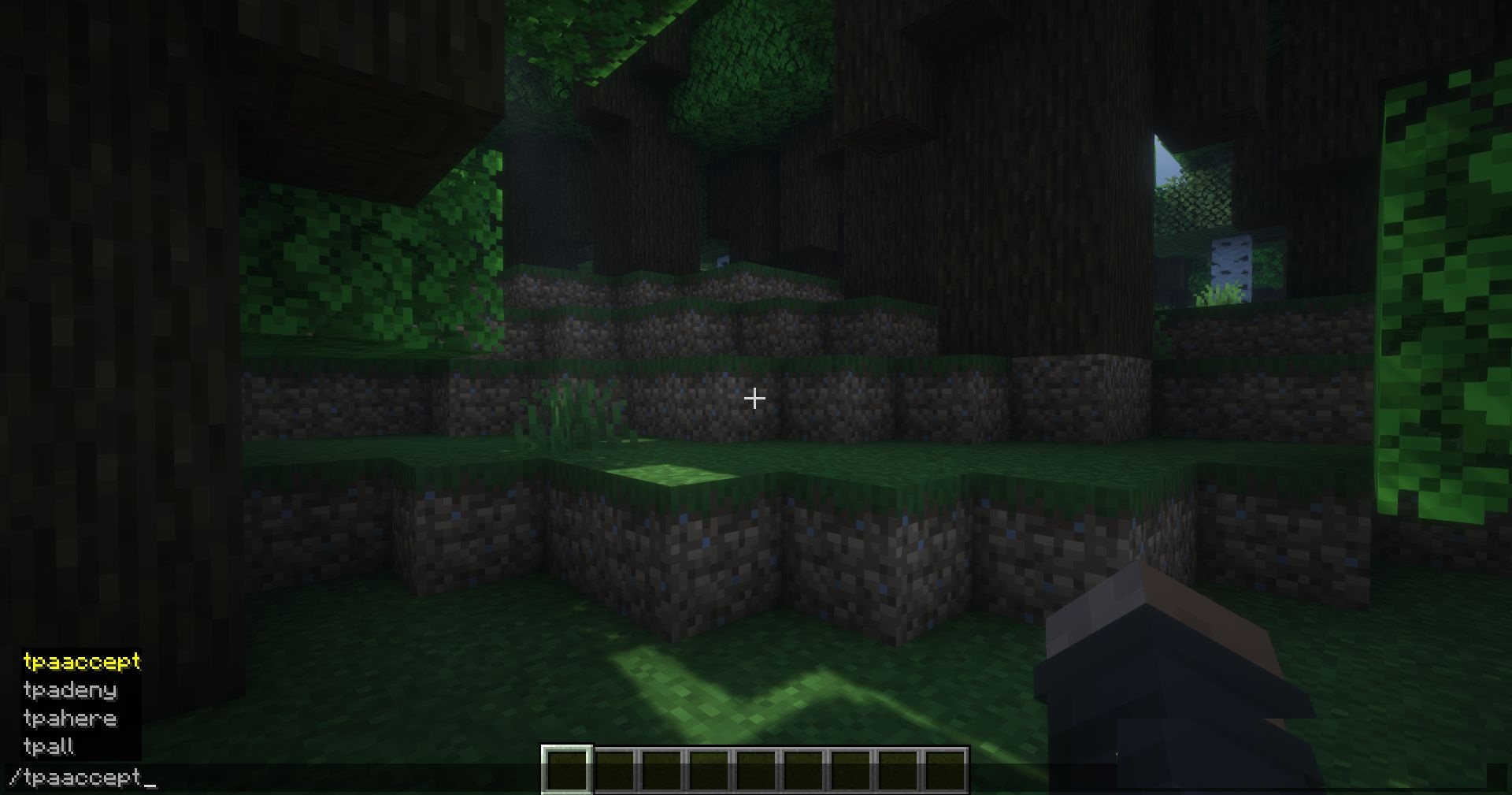Choose tpadeny from the command suggestions

71,690
